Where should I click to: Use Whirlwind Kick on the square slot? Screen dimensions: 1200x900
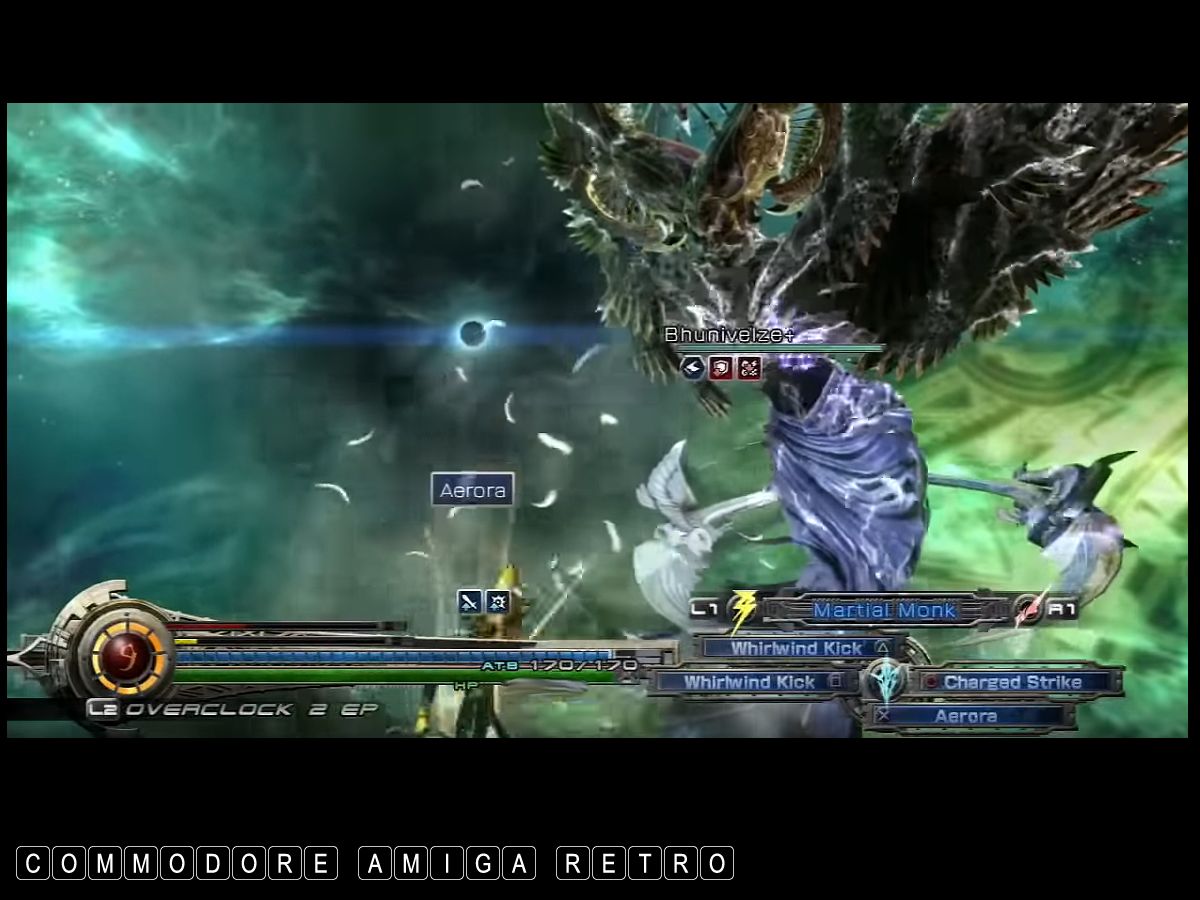(x=750, y=682)
